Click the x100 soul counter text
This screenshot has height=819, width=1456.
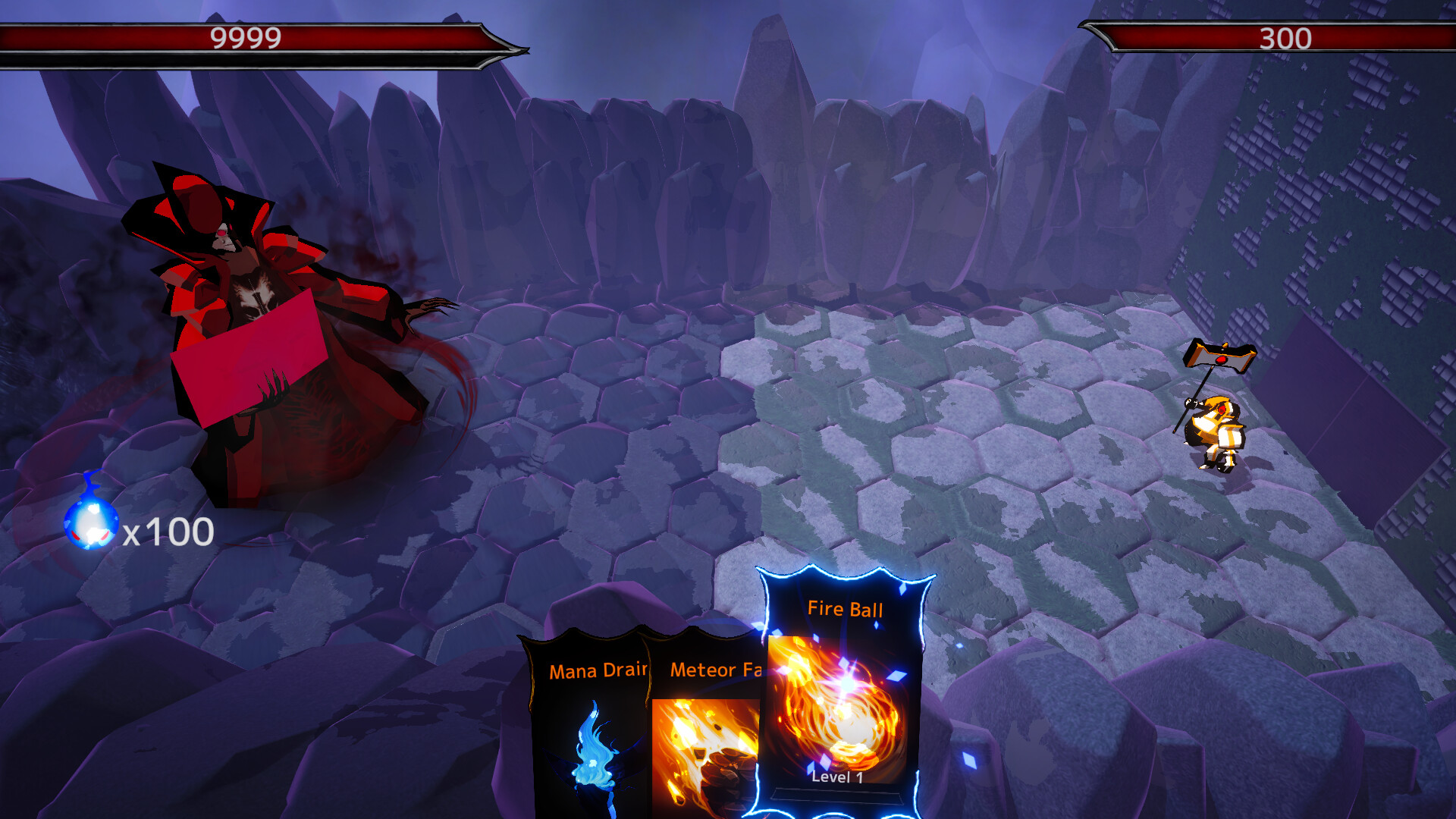[168, 531]
